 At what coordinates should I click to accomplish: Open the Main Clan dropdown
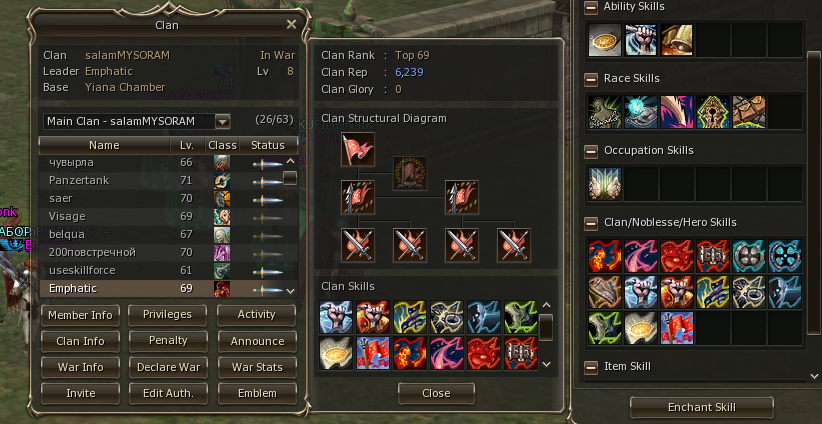222,121
